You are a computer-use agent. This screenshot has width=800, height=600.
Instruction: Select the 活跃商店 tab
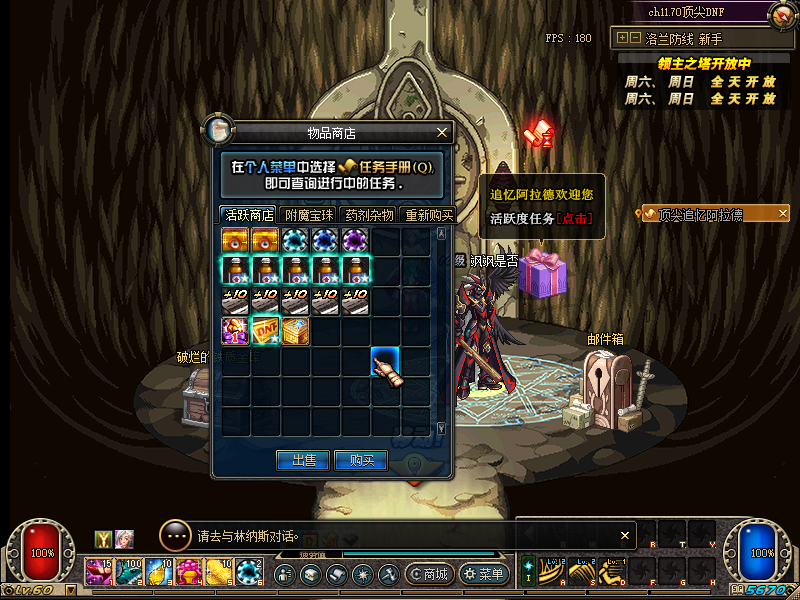[250, 215]
